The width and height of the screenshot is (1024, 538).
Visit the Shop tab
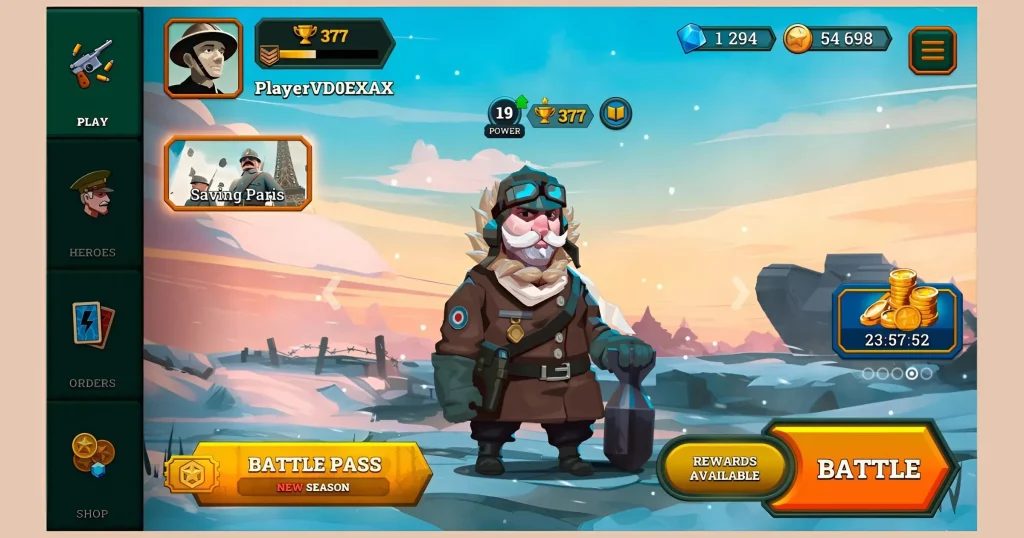click(93, 468)
